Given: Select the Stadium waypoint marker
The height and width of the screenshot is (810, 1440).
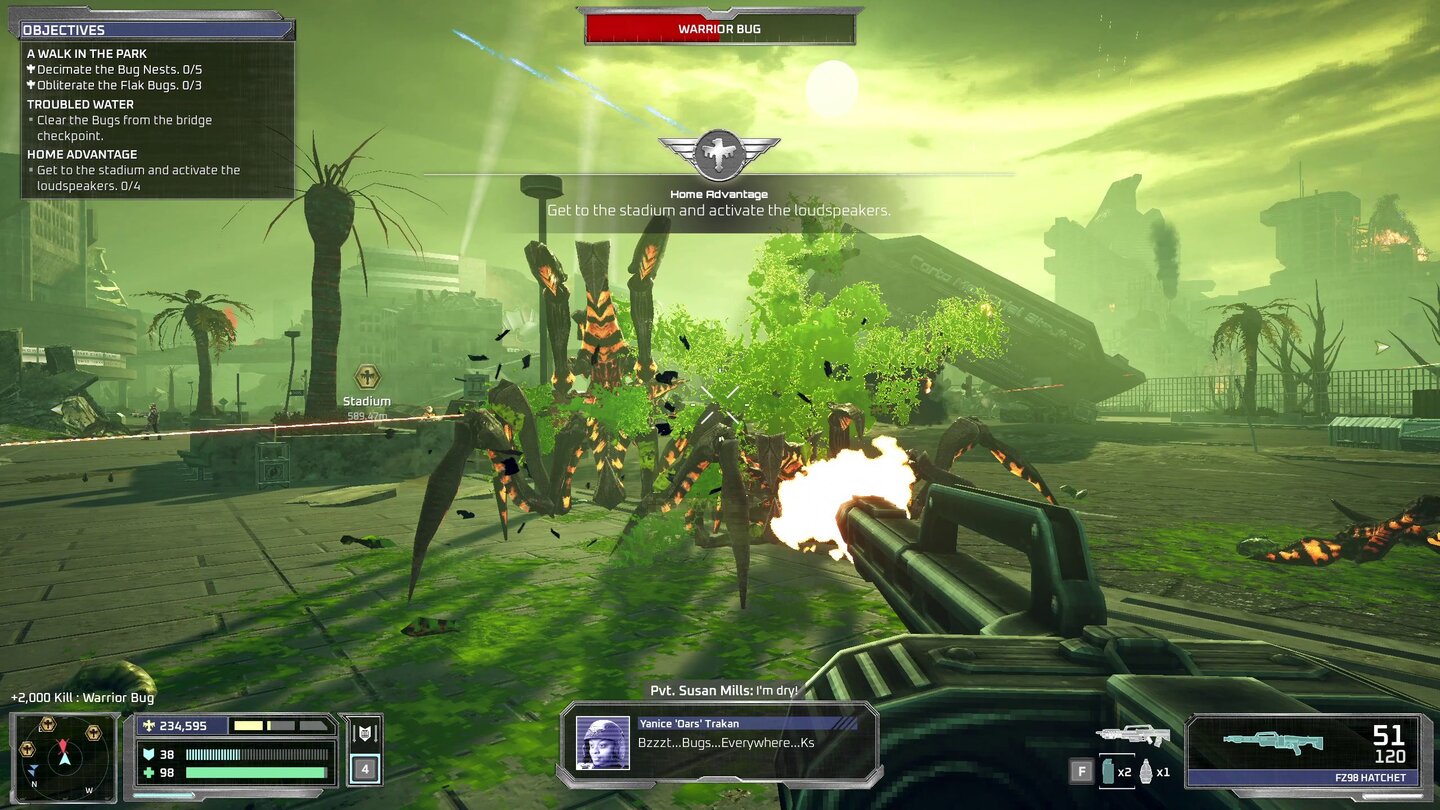Looking at the screenshot, I should (366, 378).
